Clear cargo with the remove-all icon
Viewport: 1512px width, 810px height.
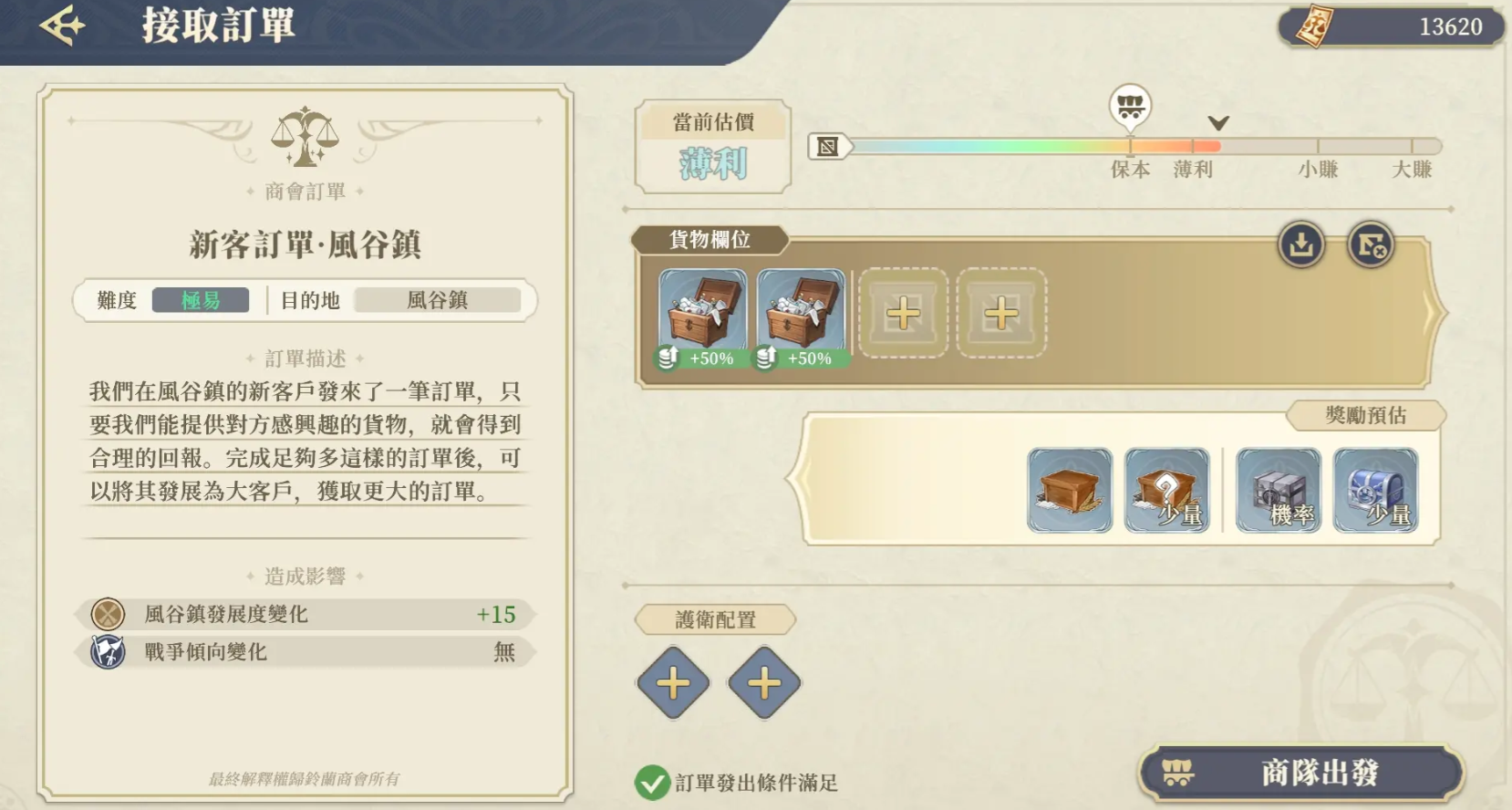tap(1371, 244)
